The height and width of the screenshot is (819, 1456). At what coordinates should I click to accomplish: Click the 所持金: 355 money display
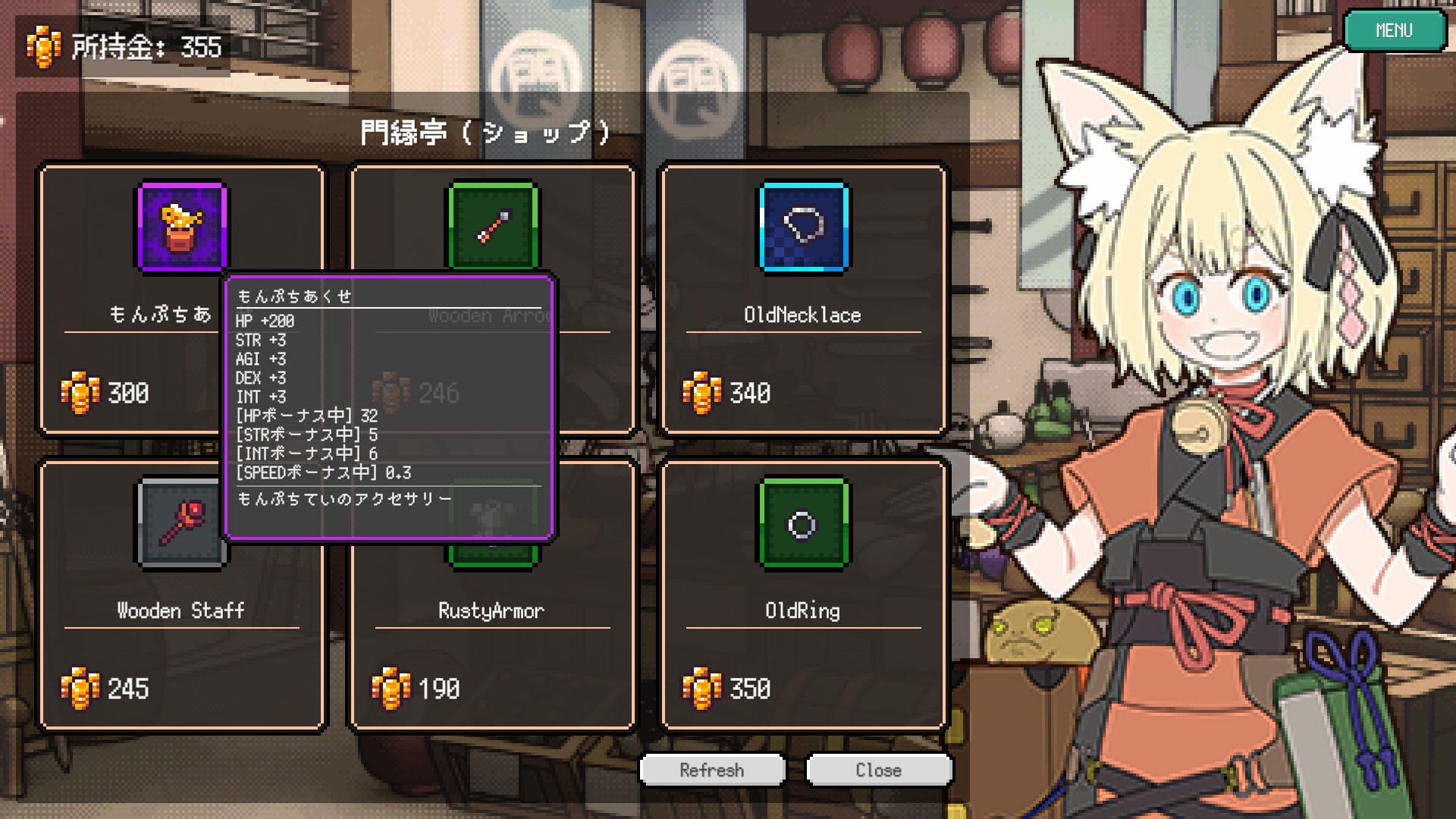click(x=144, y=47)
